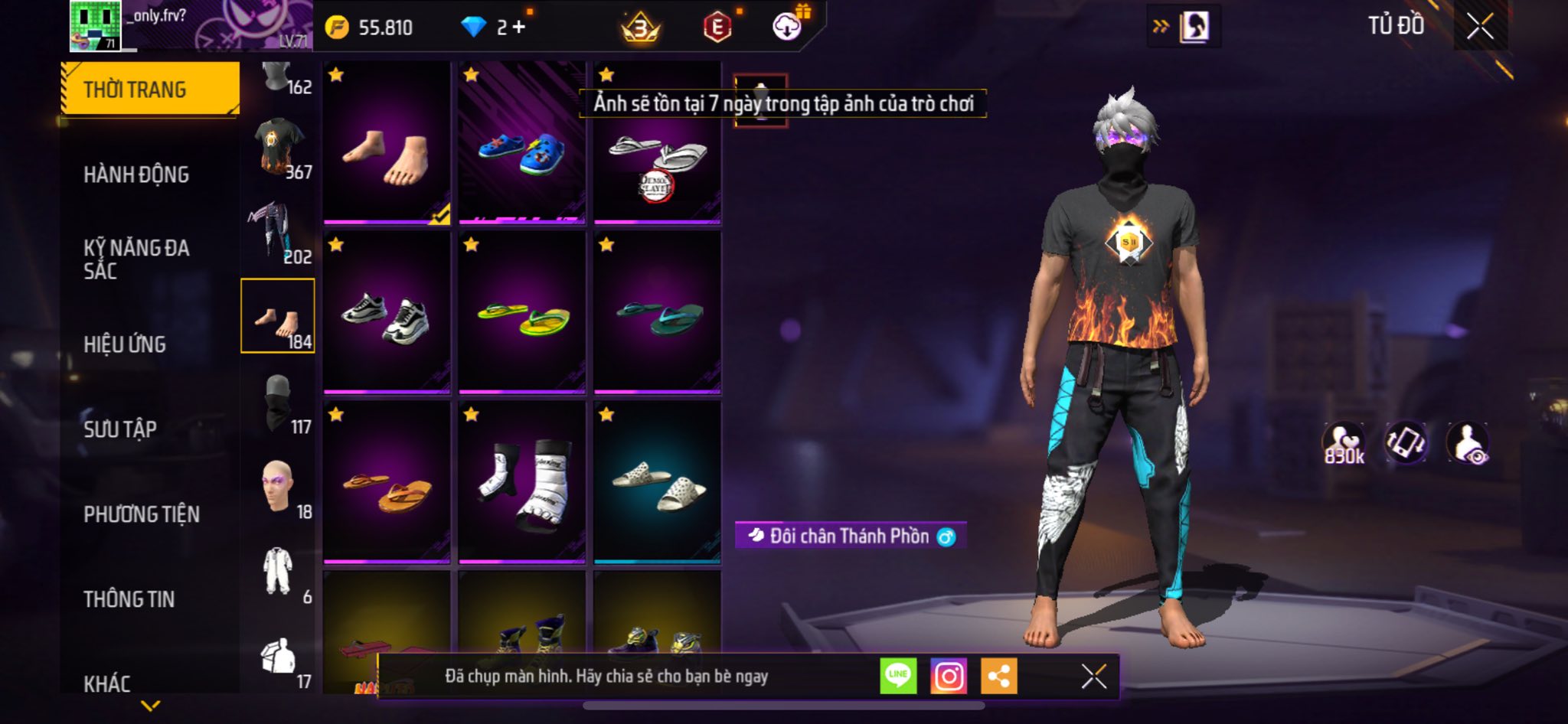Equip the blue clog sandals

[522, 143]
